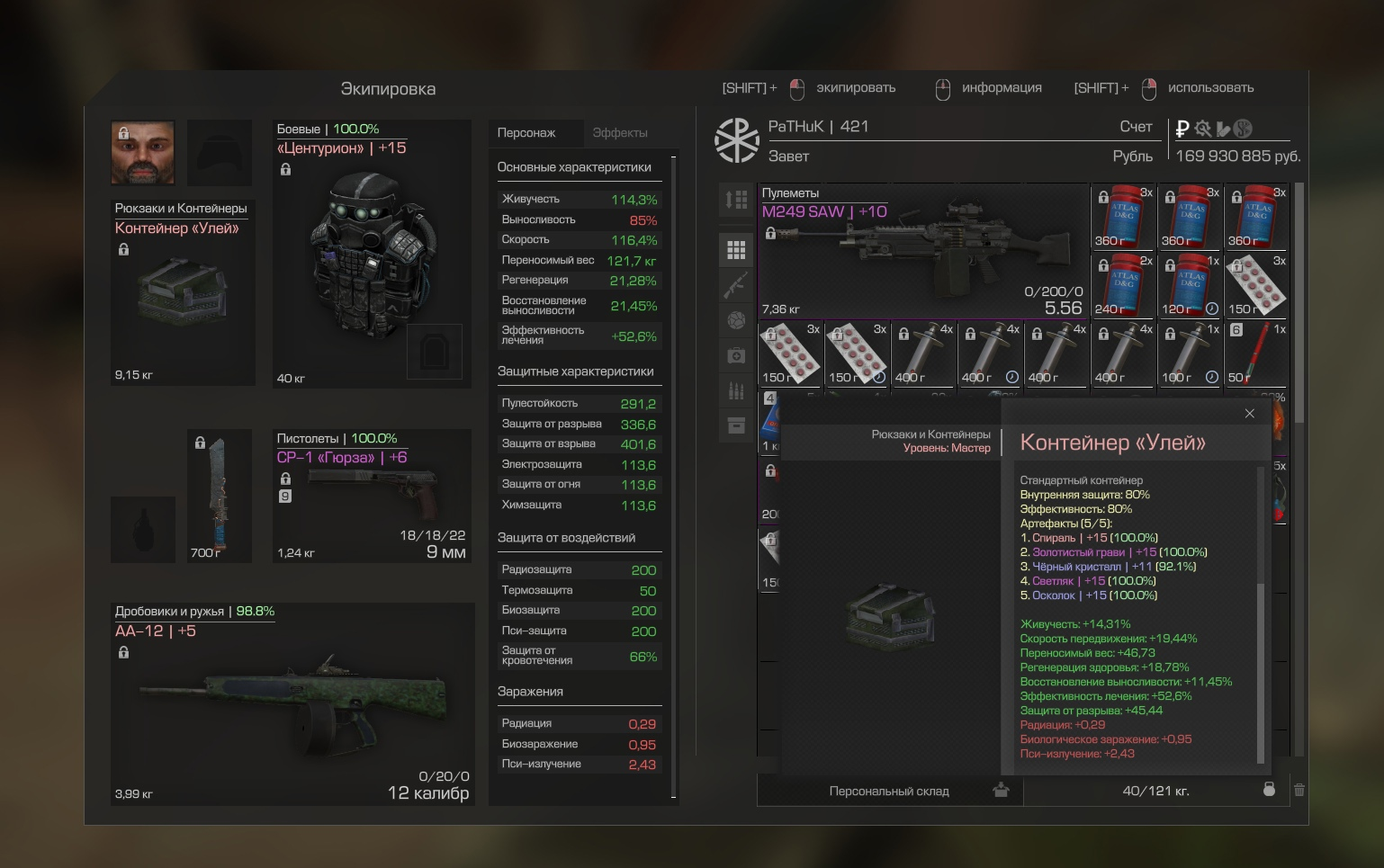The image size is (1384, 868).
Task: Open the container box category filter
Action: tap(736, 425)
